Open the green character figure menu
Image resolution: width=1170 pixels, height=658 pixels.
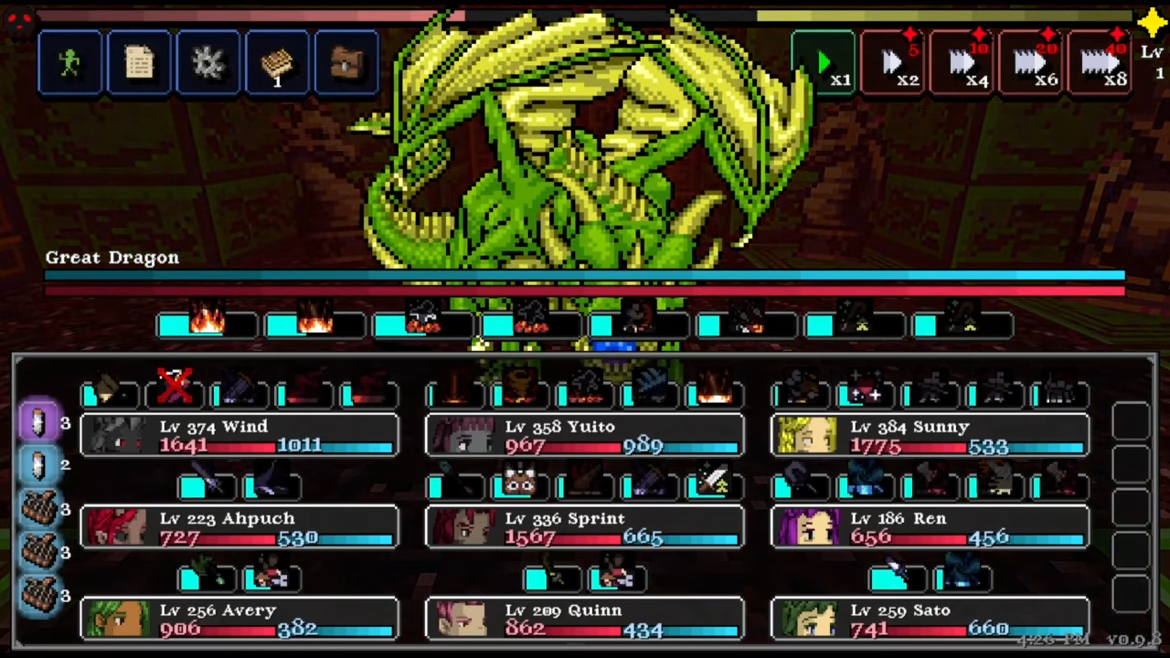[x=70, y=64]
